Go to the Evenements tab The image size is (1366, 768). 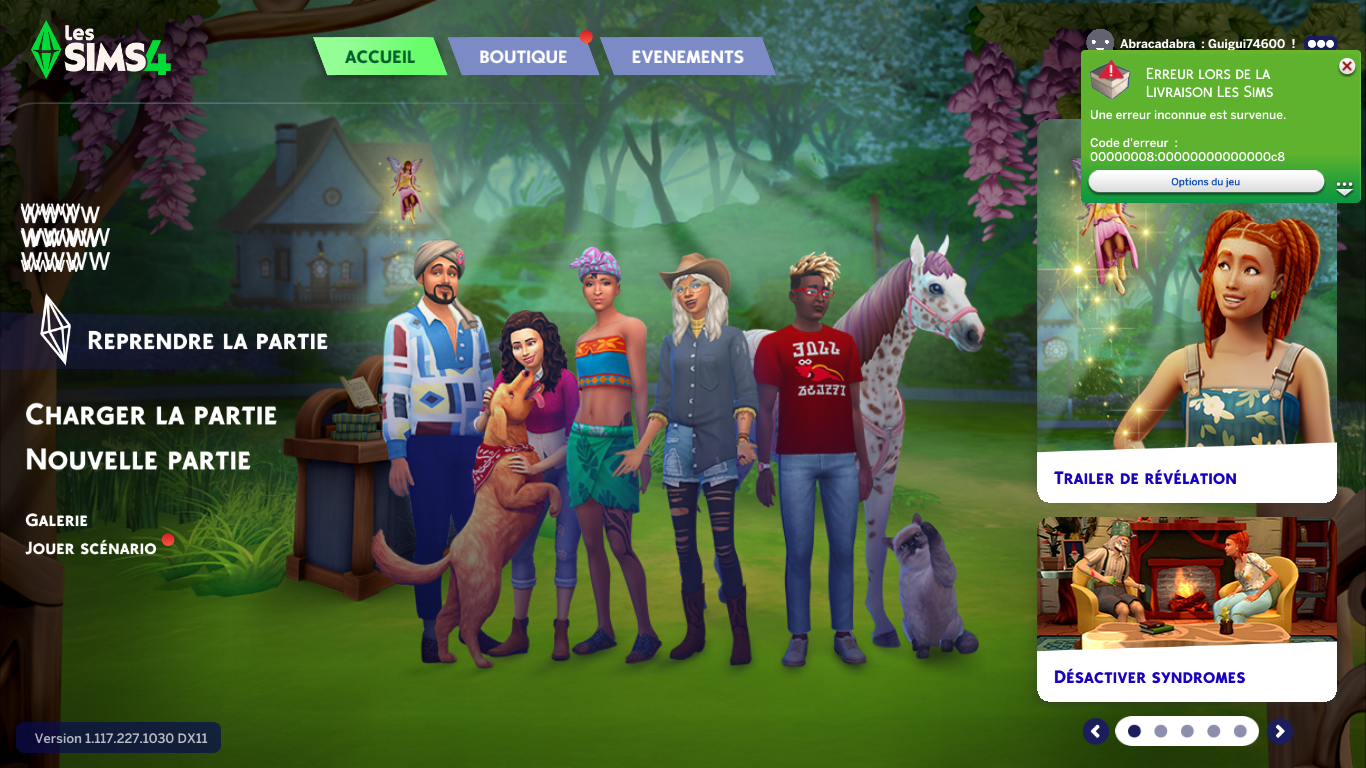(x=687, y=57)
